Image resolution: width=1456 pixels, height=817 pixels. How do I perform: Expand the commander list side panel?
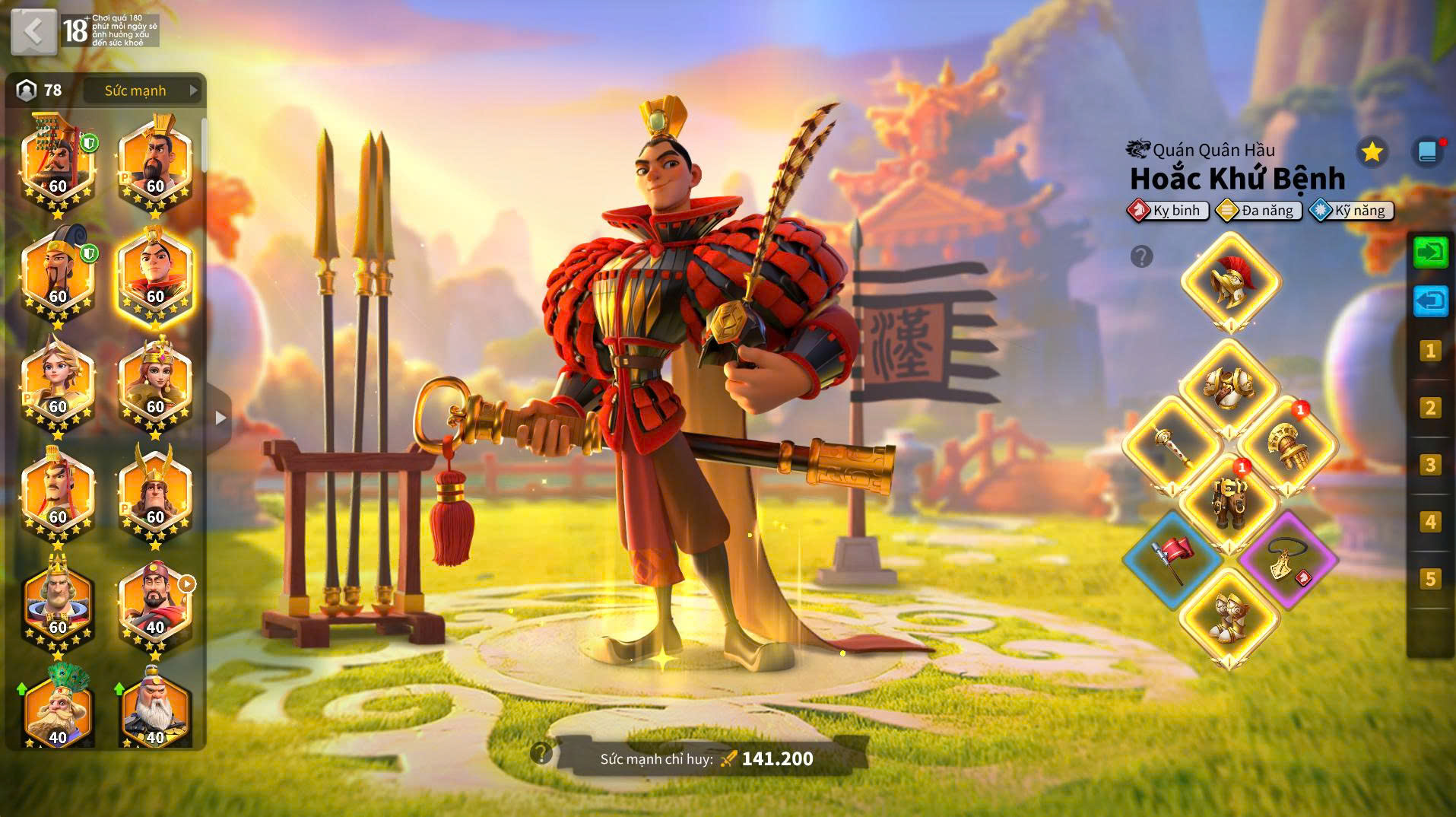[220, 418]
